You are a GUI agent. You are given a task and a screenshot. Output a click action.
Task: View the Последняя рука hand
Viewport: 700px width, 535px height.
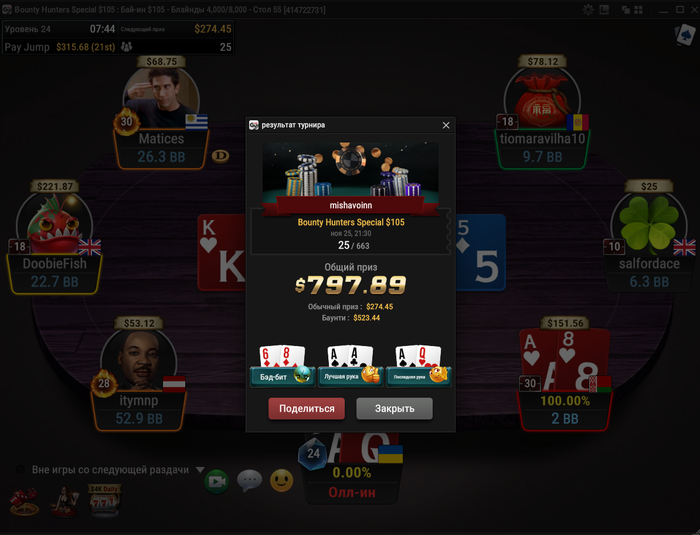[420, 366]
